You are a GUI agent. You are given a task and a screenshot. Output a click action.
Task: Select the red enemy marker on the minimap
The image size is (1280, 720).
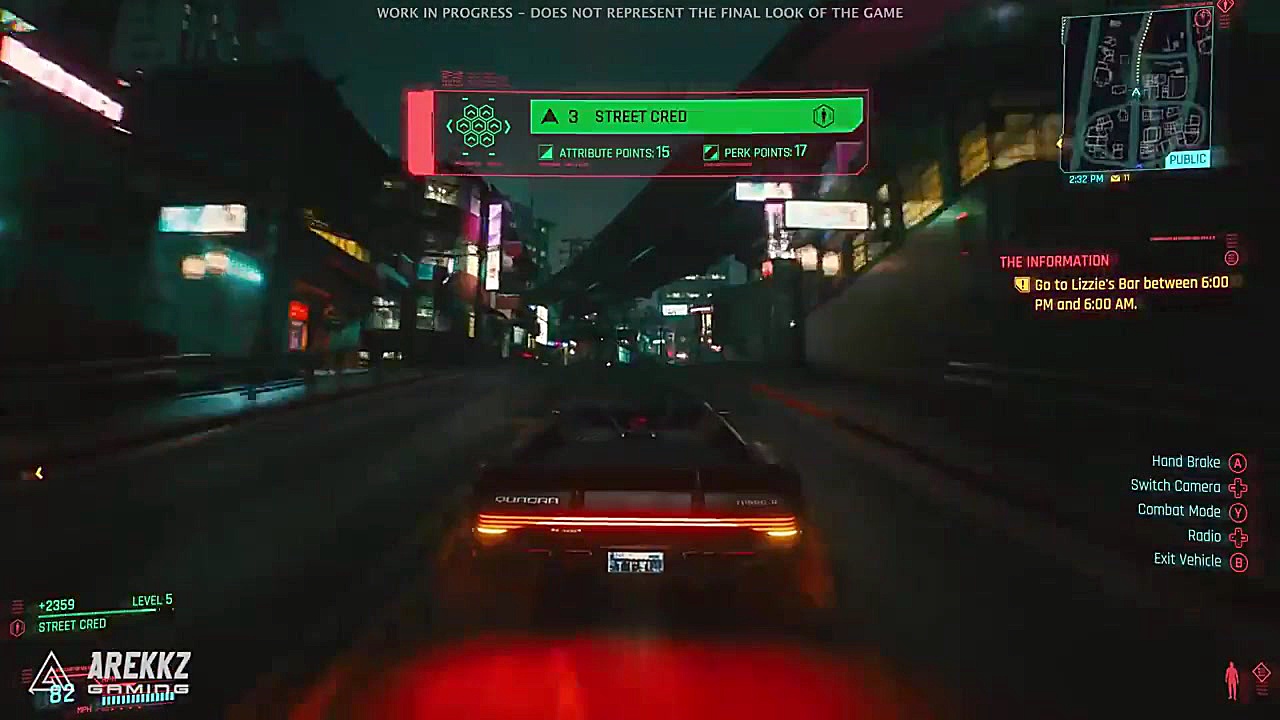coord(1202,19)
